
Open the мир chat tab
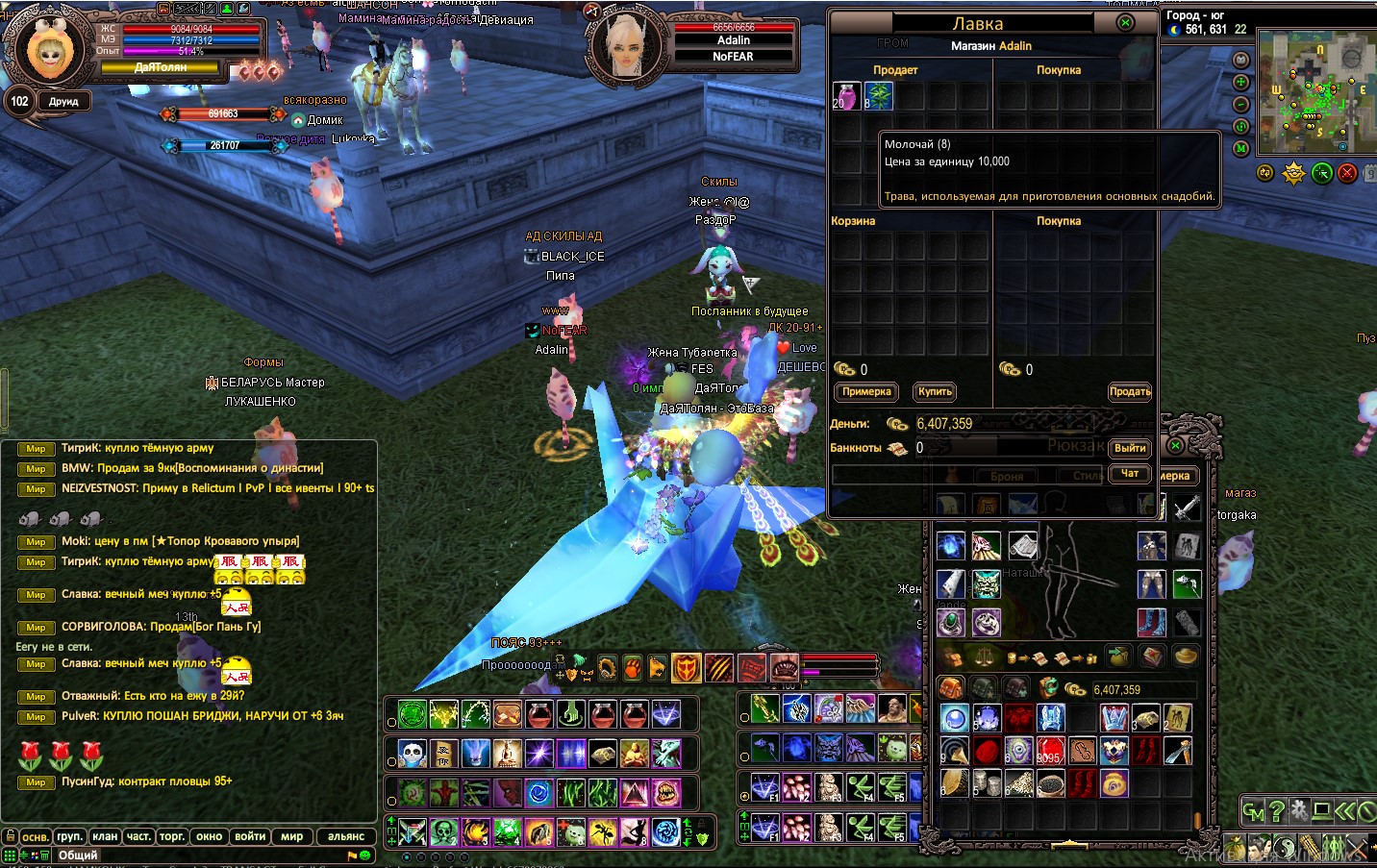click(x=292, y=836)
